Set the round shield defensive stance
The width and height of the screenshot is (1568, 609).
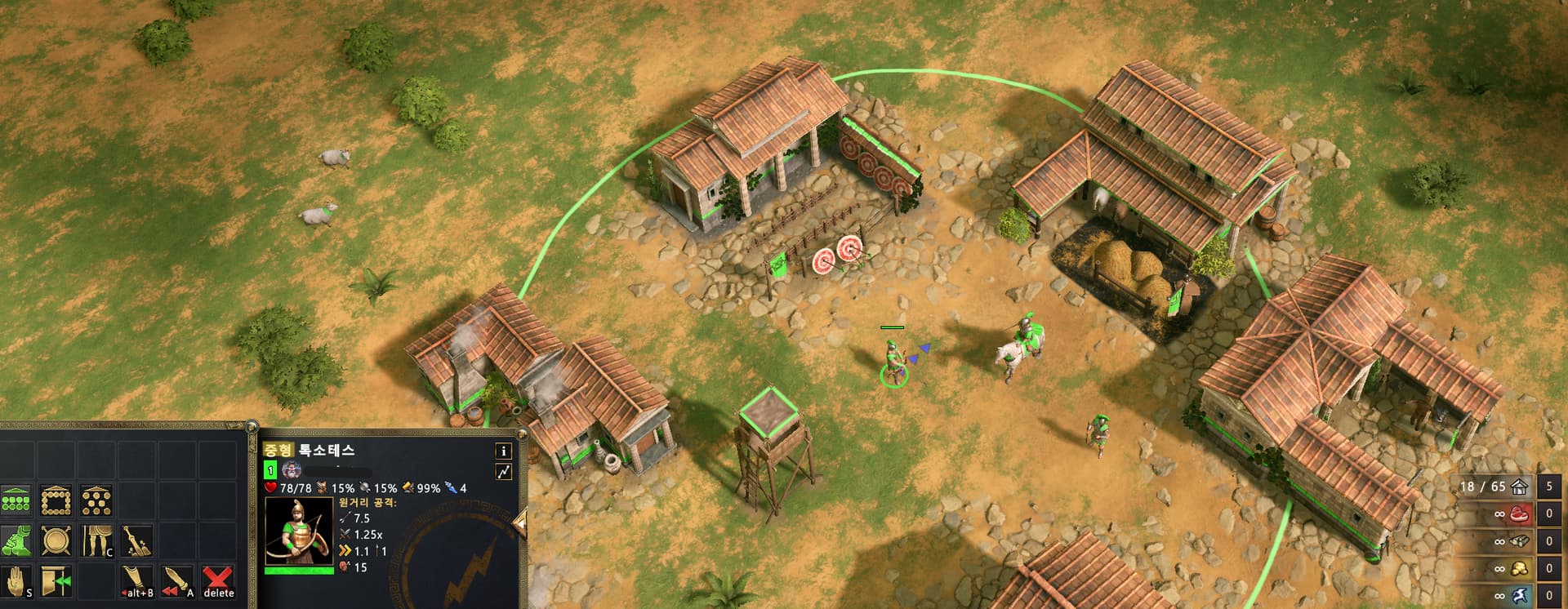[56, 540]
